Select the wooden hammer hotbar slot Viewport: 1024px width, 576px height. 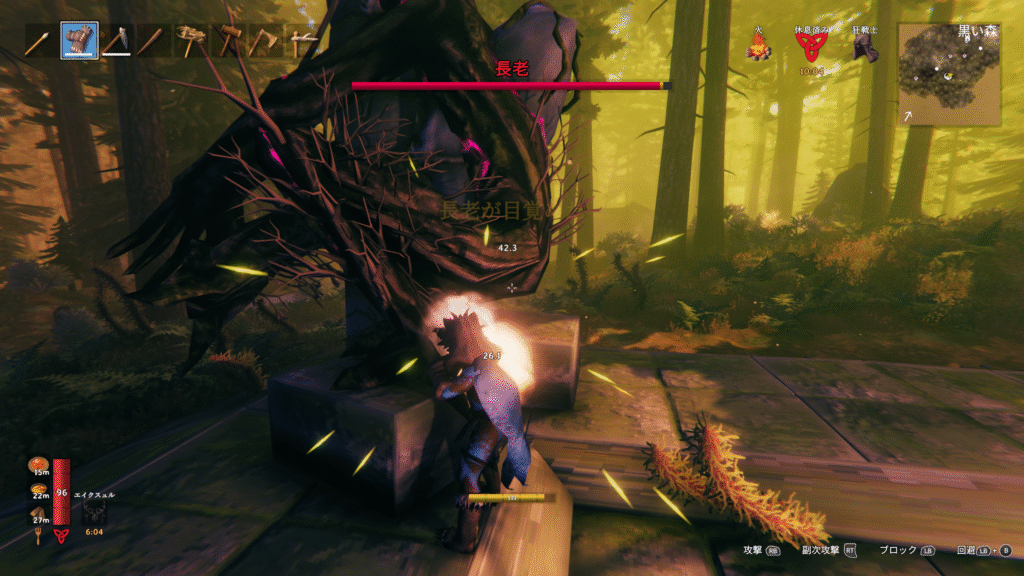(x=229, y=41)
